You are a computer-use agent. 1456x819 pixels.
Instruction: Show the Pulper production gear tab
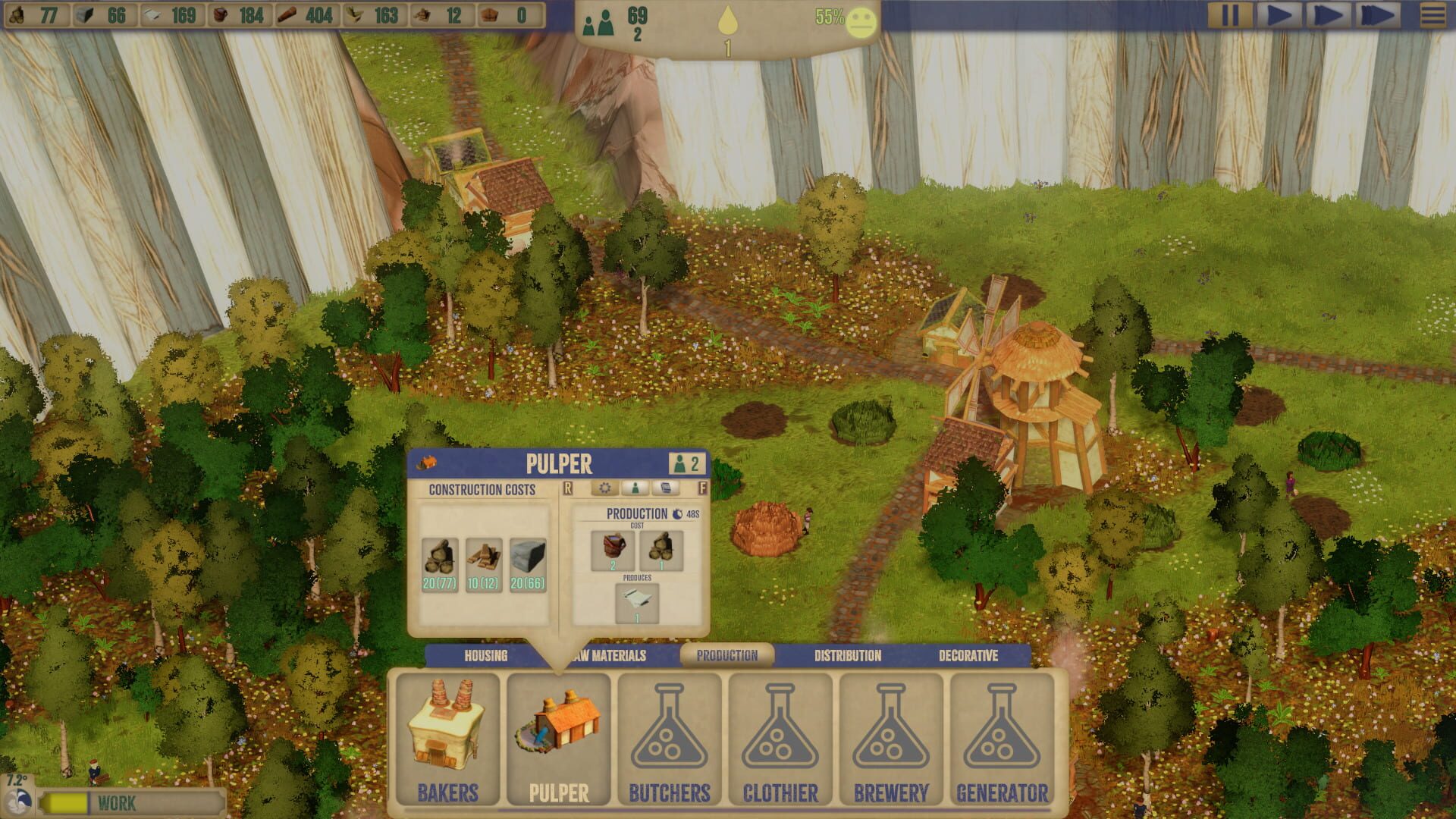pos(604,488)
